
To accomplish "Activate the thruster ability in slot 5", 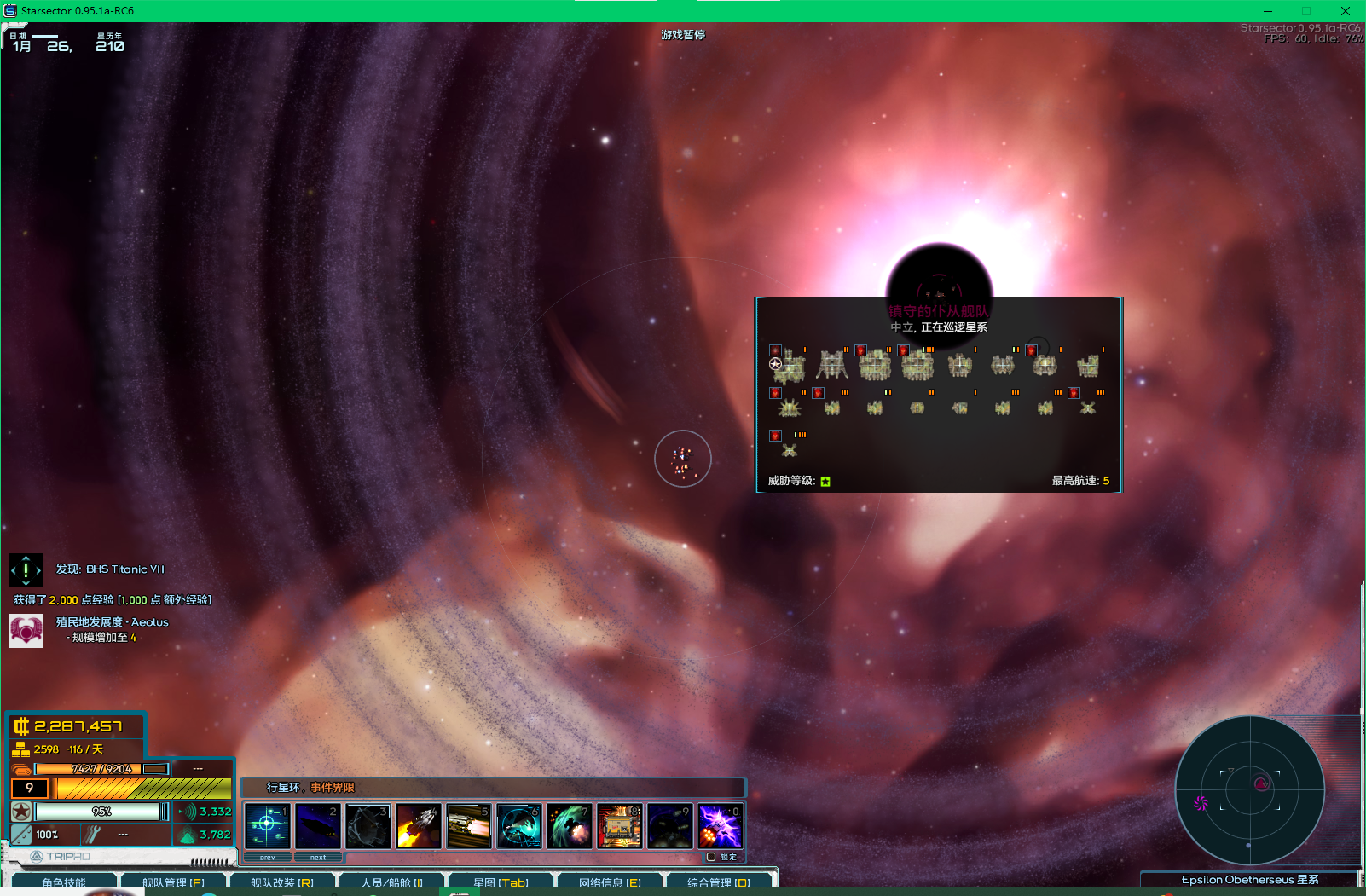I will (x=468, y=825).
